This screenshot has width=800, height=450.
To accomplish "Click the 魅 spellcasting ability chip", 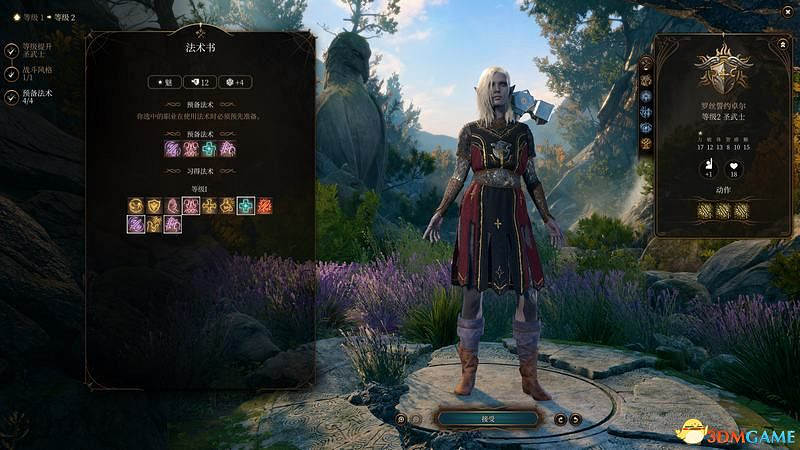I will [x=165, y=82].
